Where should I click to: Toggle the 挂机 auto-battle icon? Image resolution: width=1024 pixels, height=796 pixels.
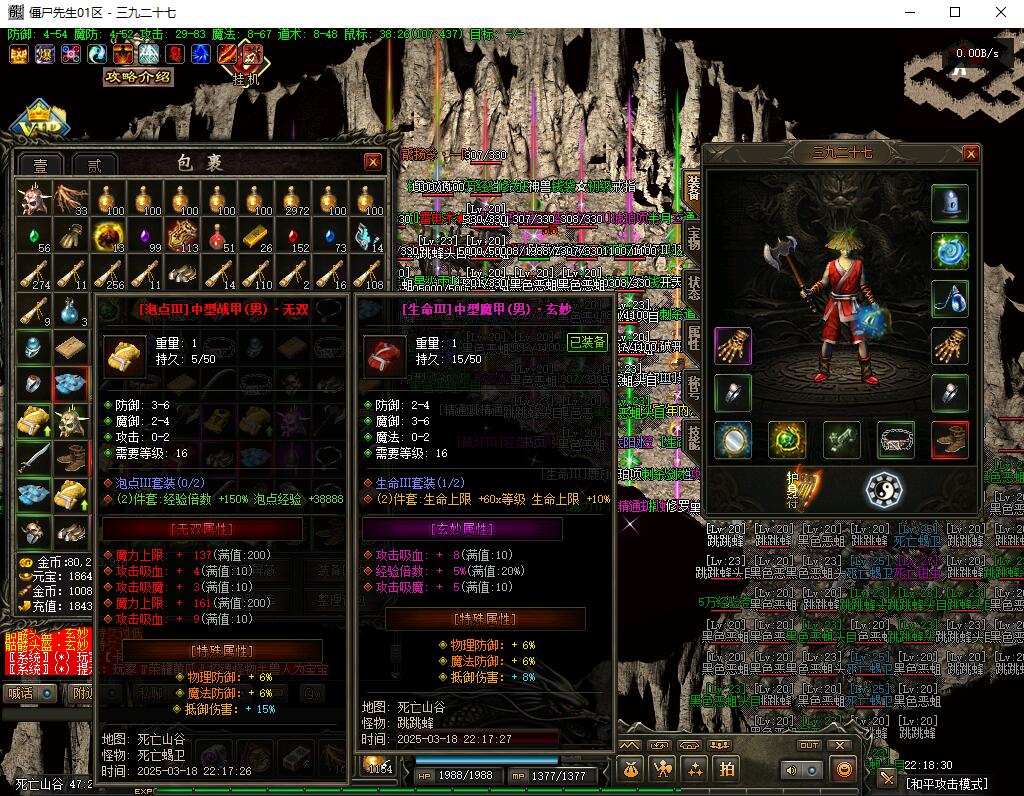coord(251,55)
